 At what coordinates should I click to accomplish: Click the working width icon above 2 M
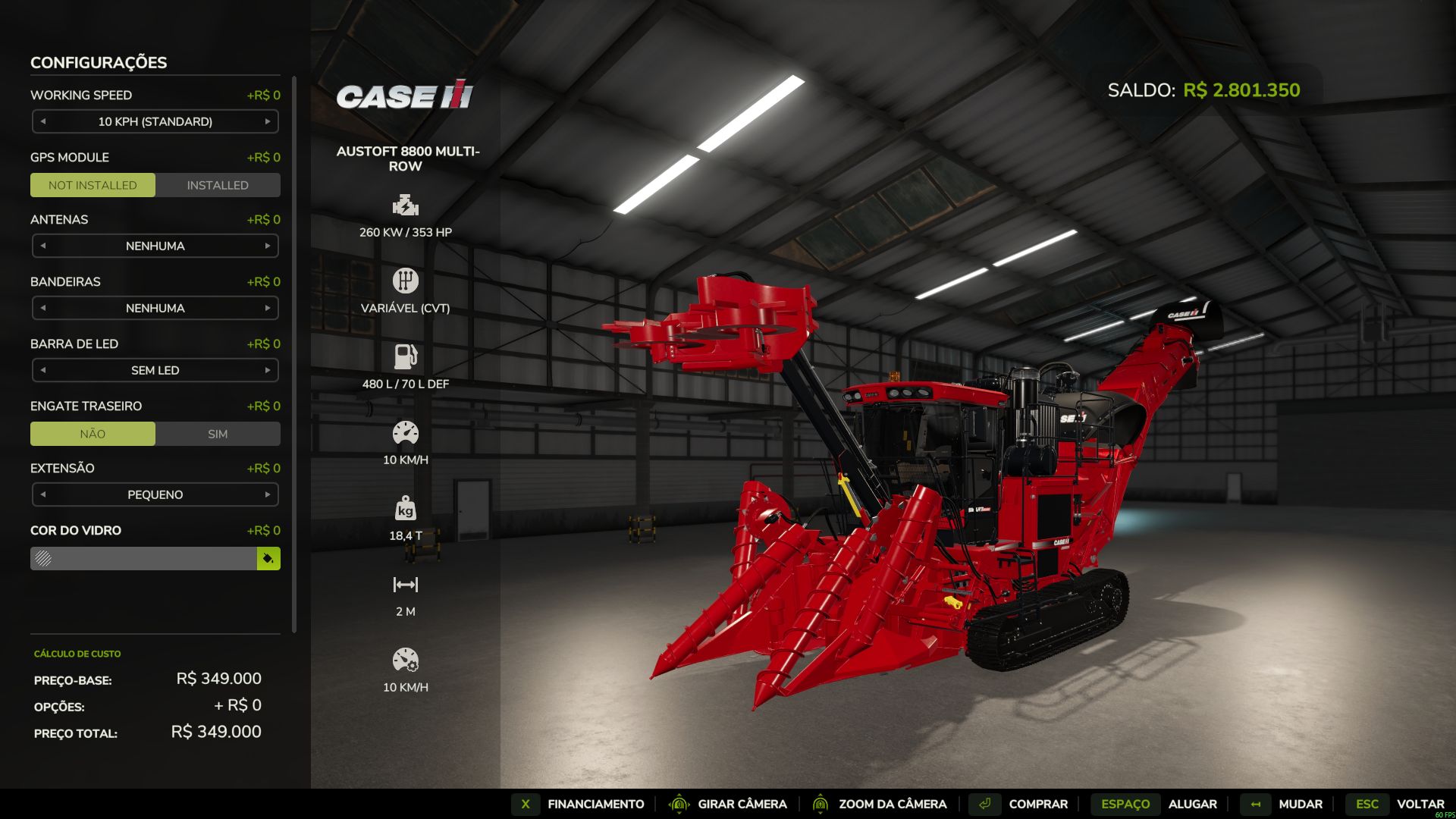[x=406, y=584]
